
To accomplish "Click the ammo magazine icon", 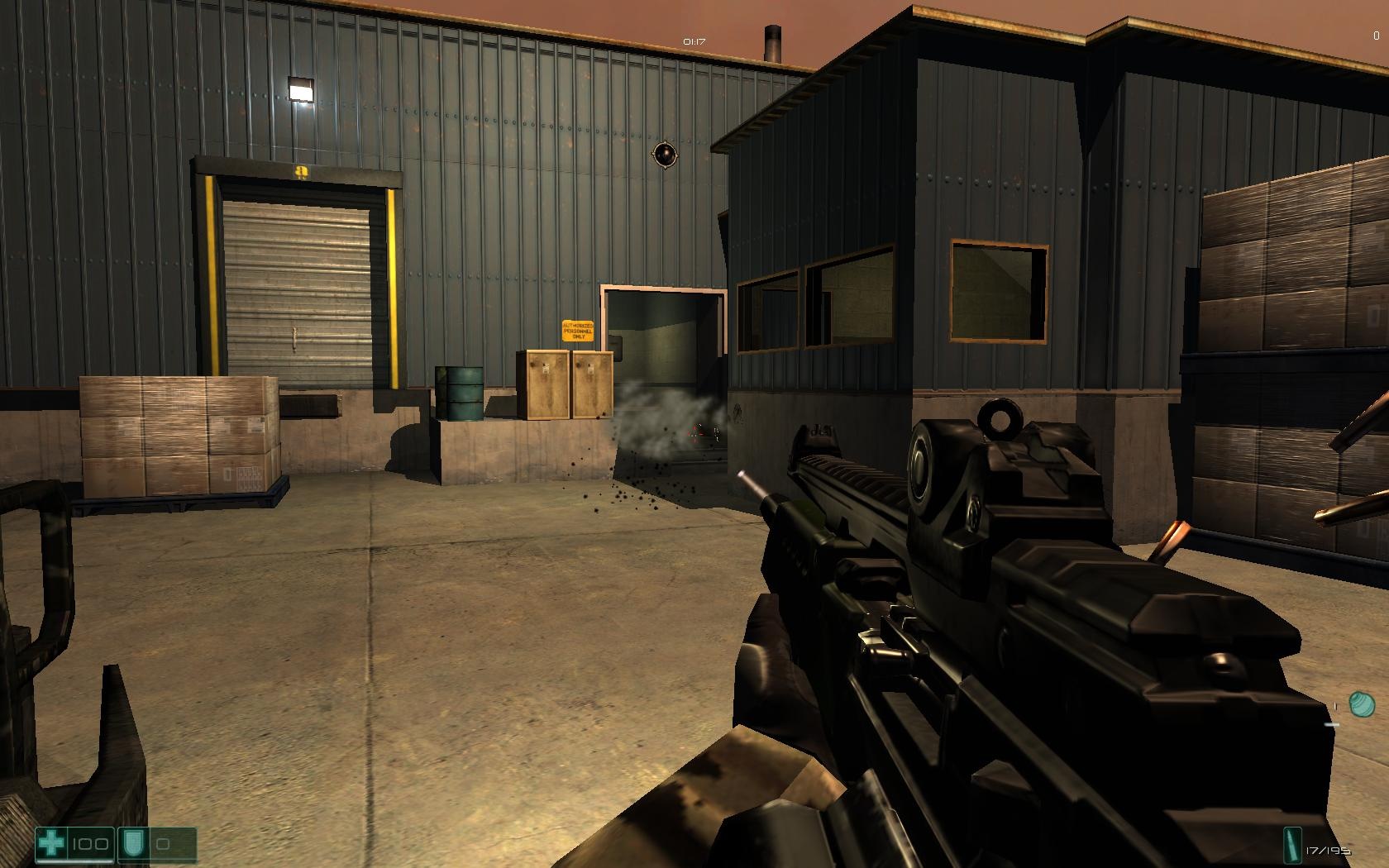I will click(1291, 845).
